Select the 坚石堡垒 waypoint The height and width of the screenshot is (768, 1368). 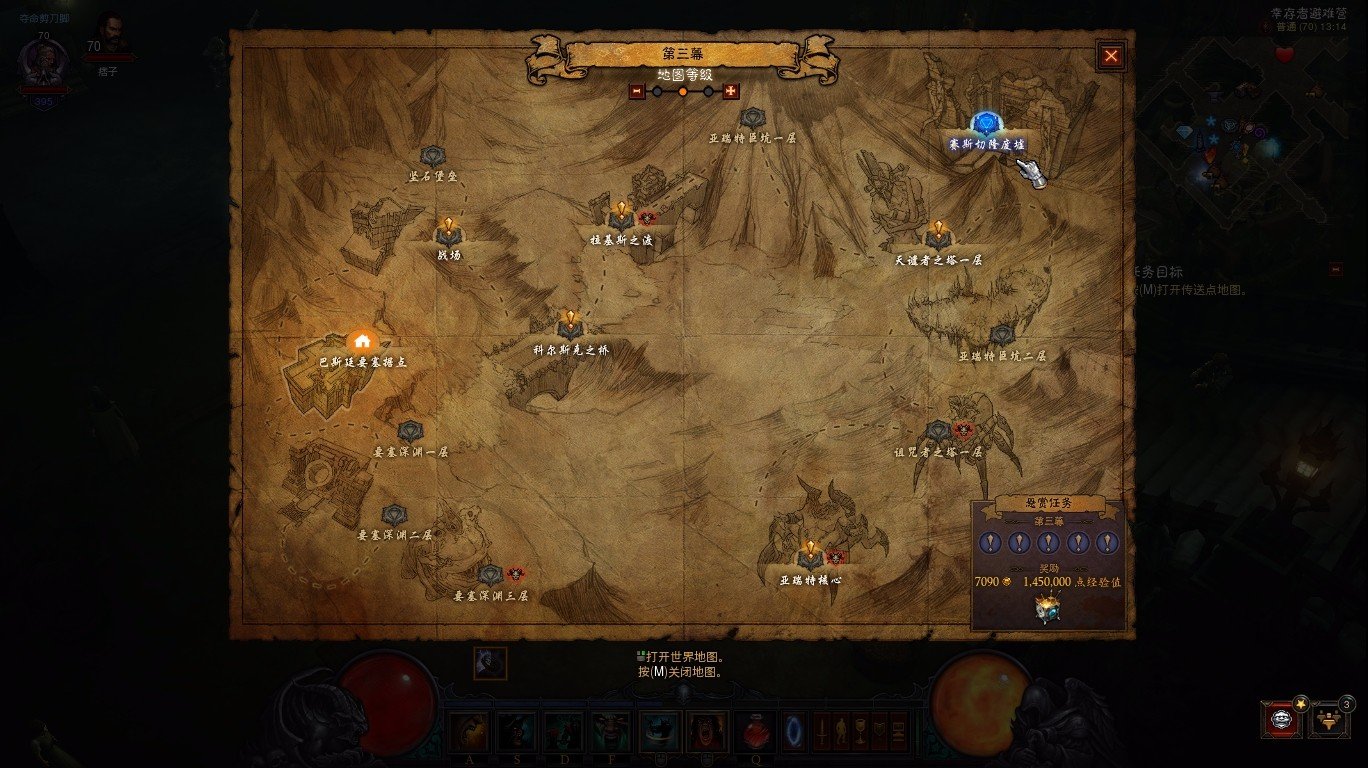click(432, 157)
